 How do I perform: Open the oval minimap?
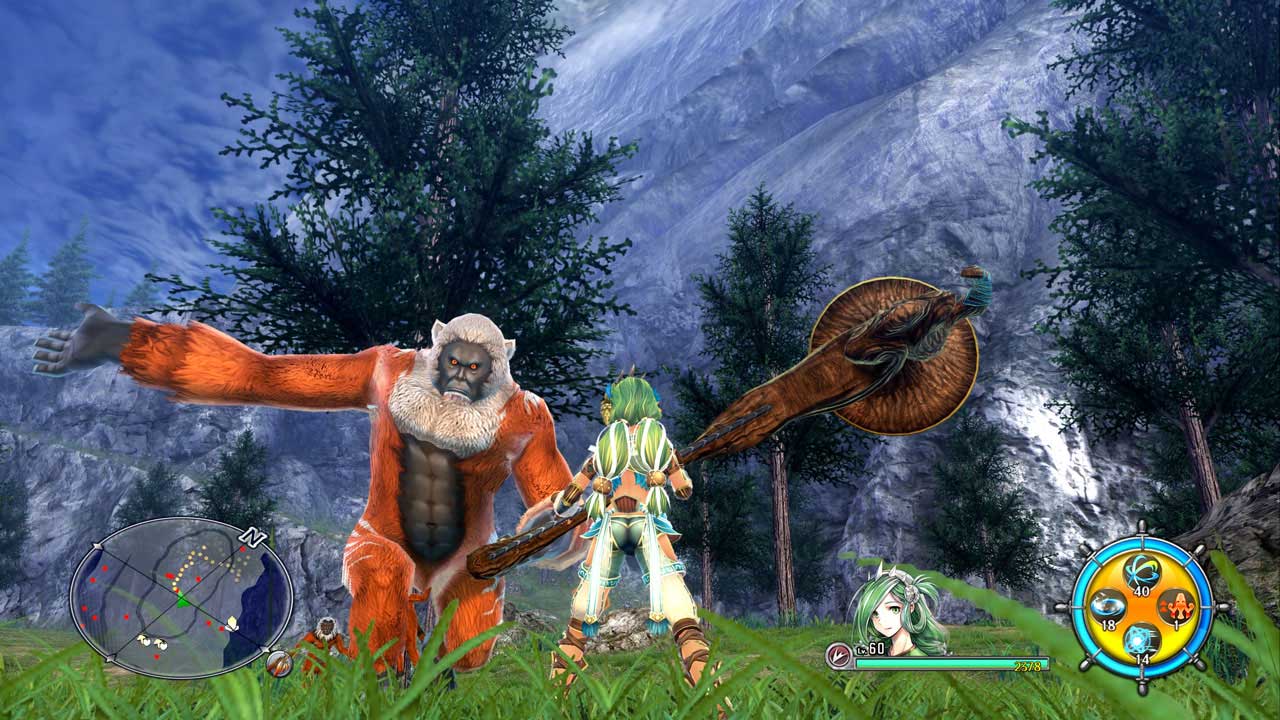click(180, 597)
